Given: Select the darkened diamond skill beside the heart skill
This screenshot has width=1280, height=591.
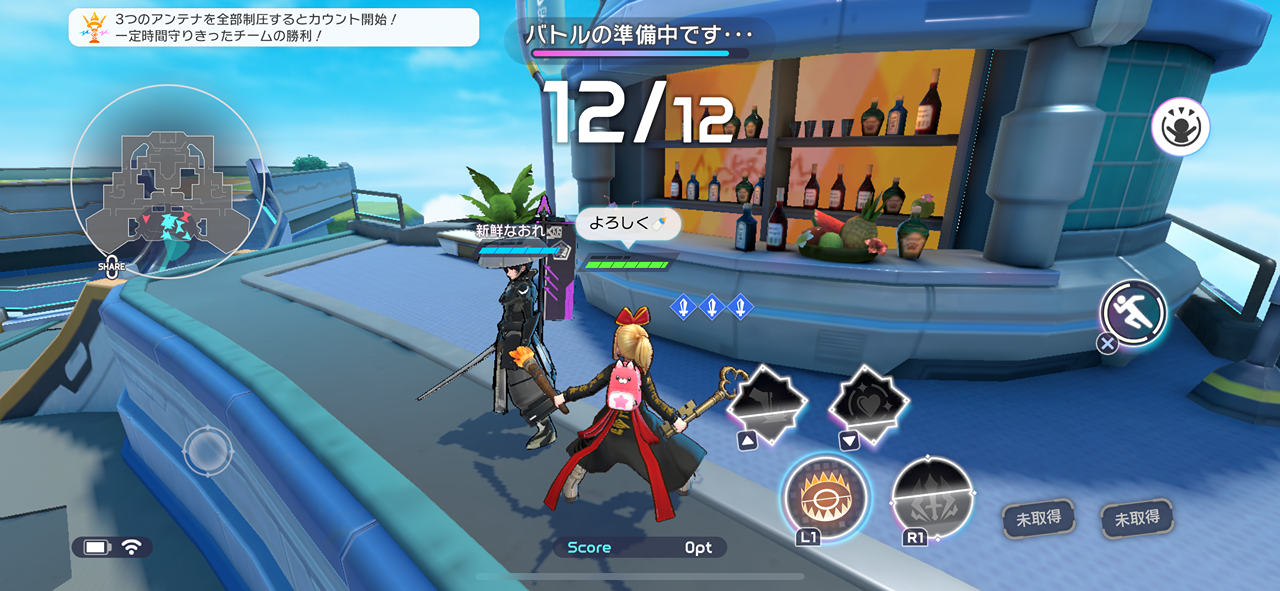Looking at the screenshot, I should [766, 402].
